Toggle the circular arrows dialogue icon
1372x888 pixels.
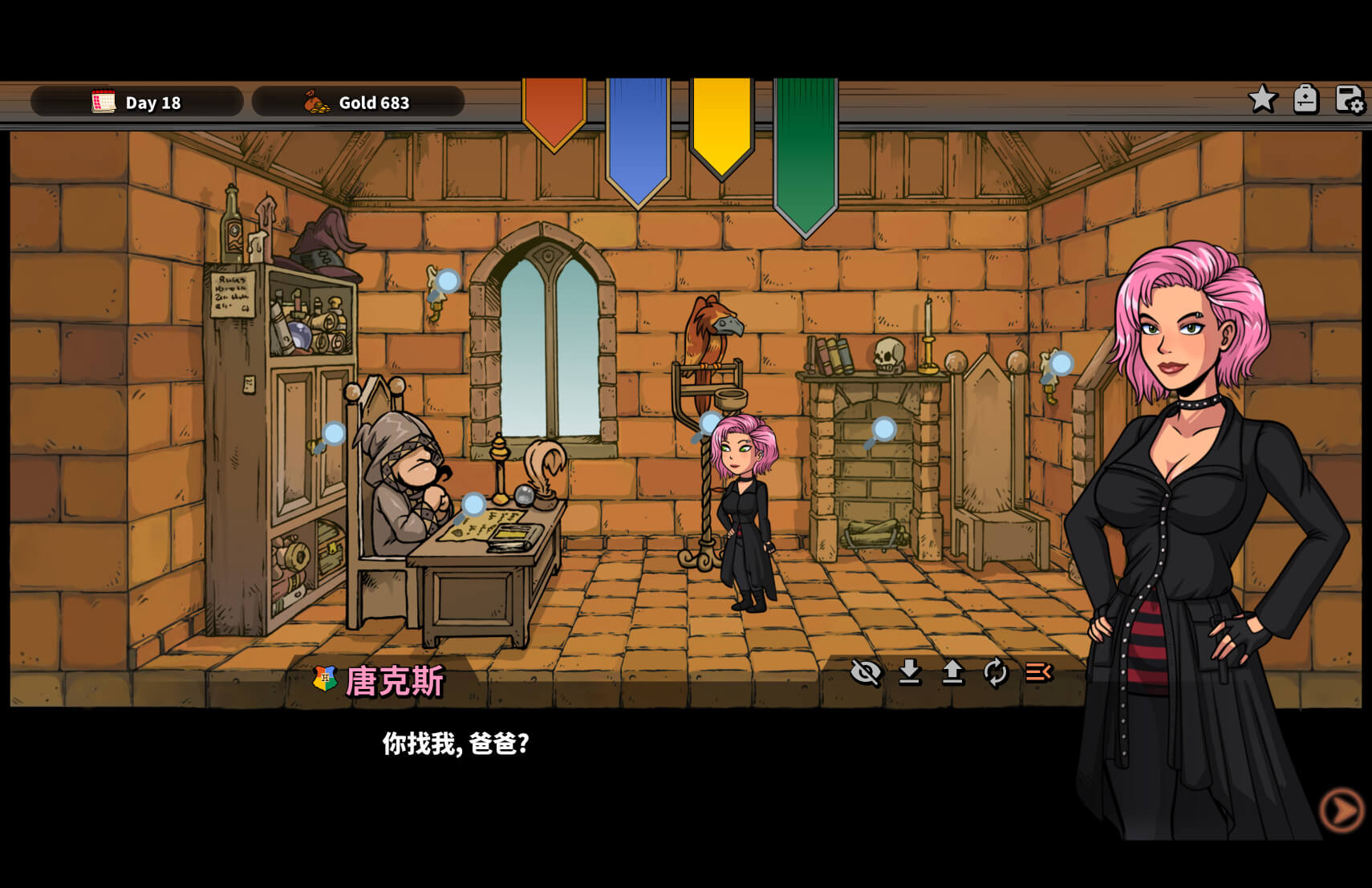pyautogui.click(x=996, y=672)
